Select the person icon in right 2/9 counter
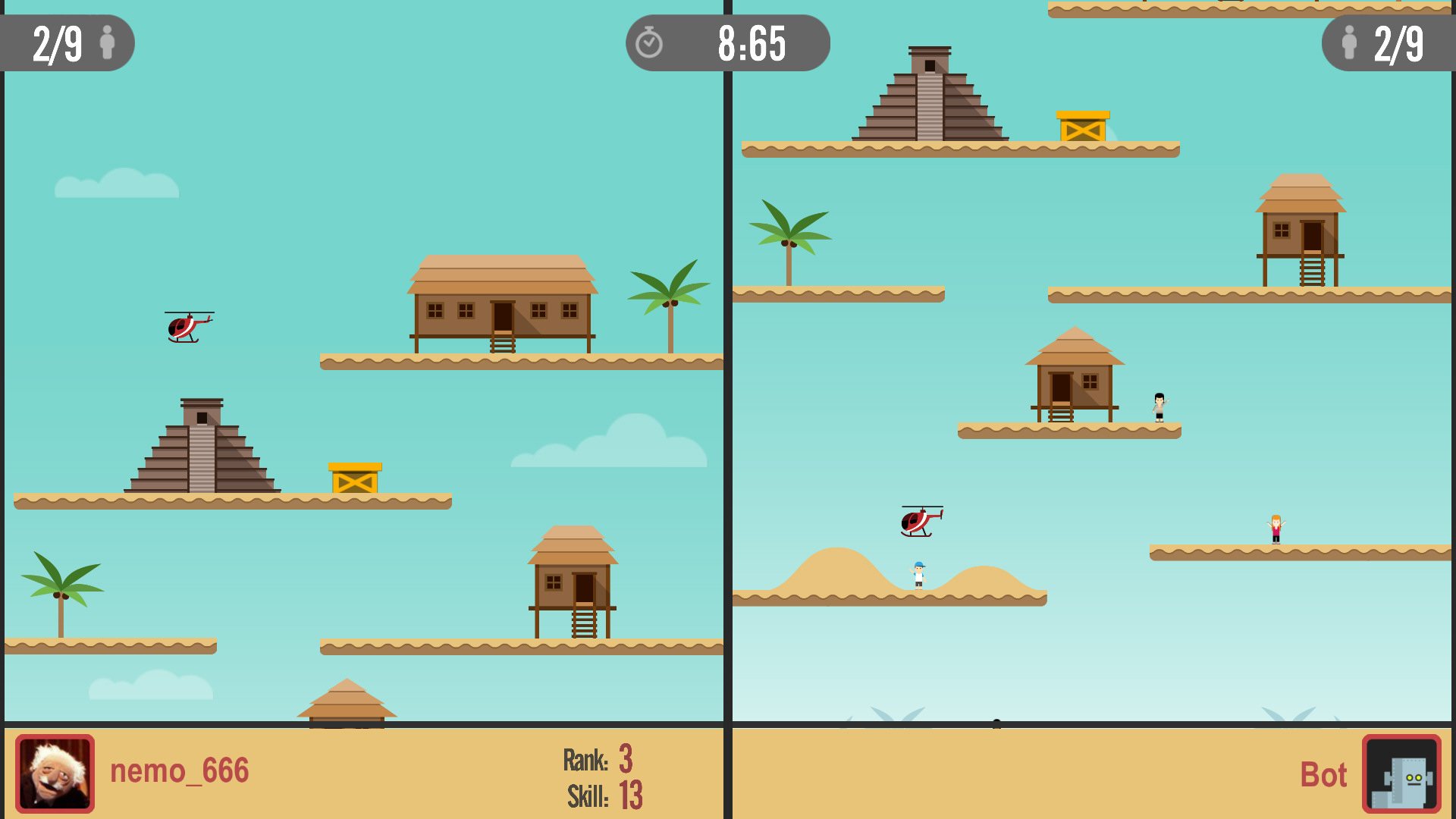This screenshot has height=819, width=1456. [1348, 43]
